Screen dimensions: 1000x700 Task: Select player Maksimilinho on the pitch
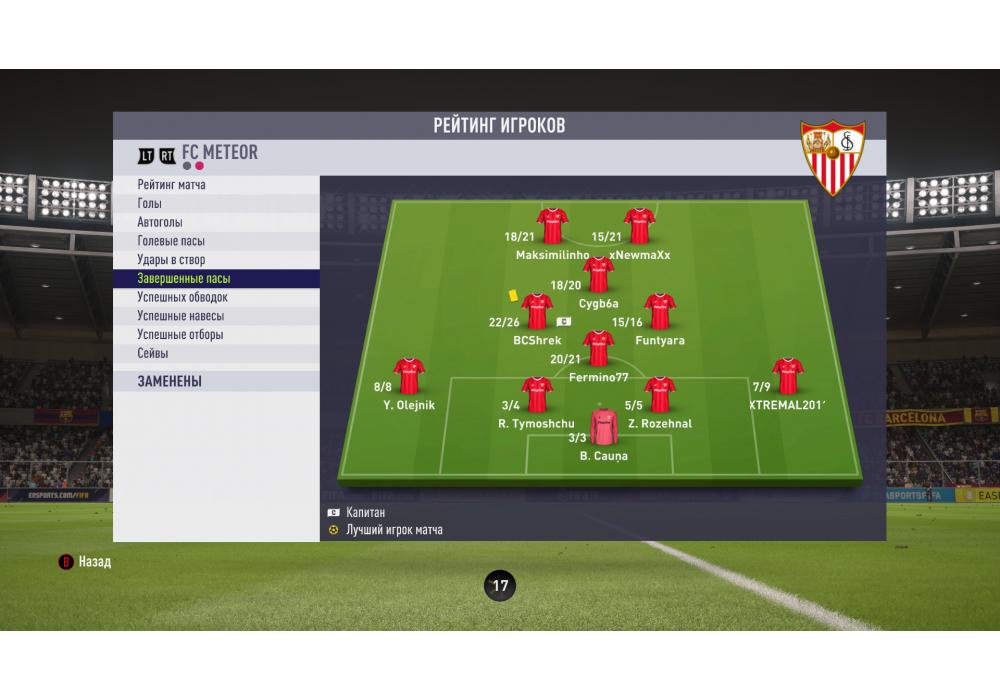point(552,227)
